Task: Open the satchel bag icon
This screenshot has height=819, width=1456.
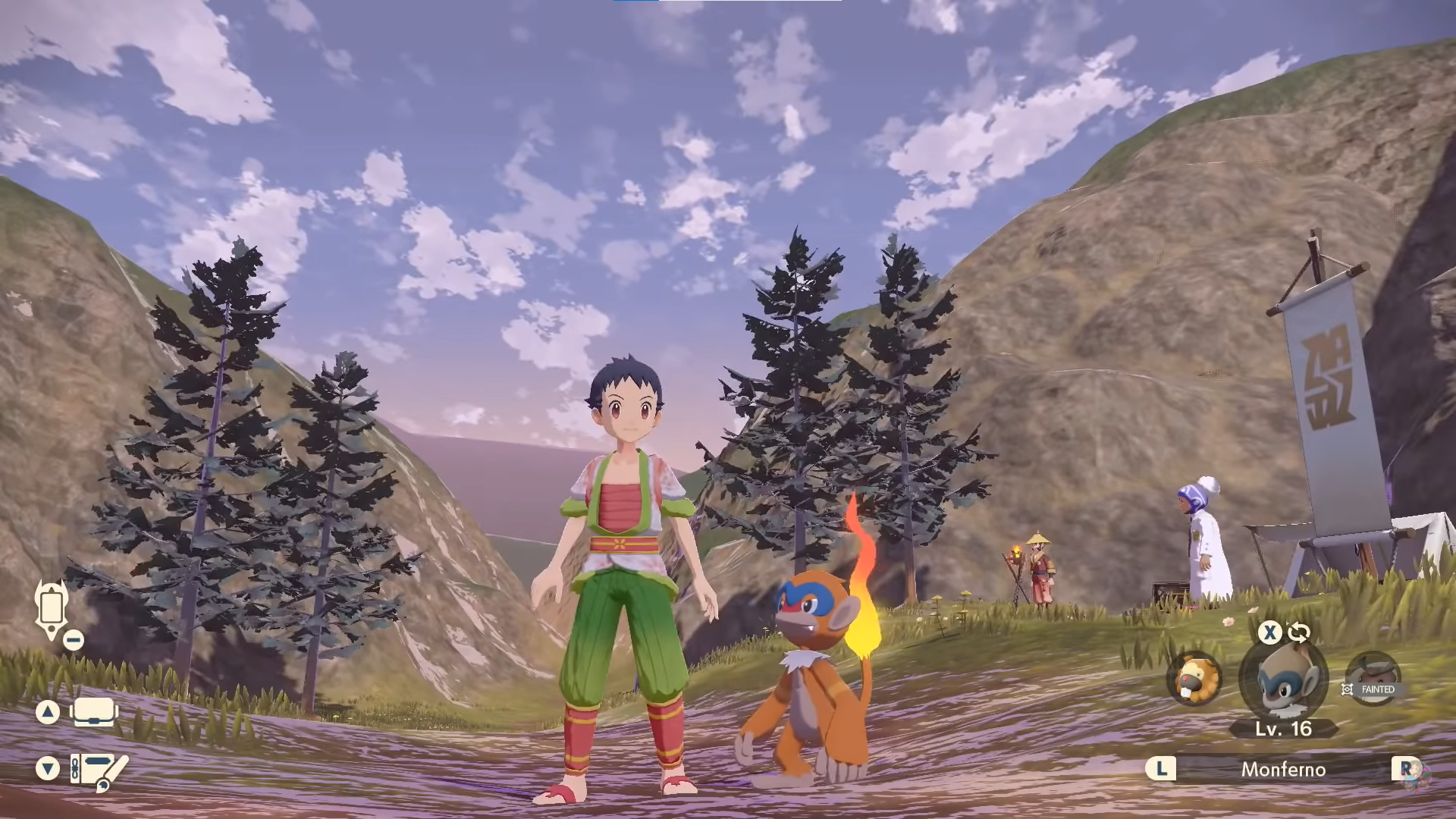Action: 94,712
